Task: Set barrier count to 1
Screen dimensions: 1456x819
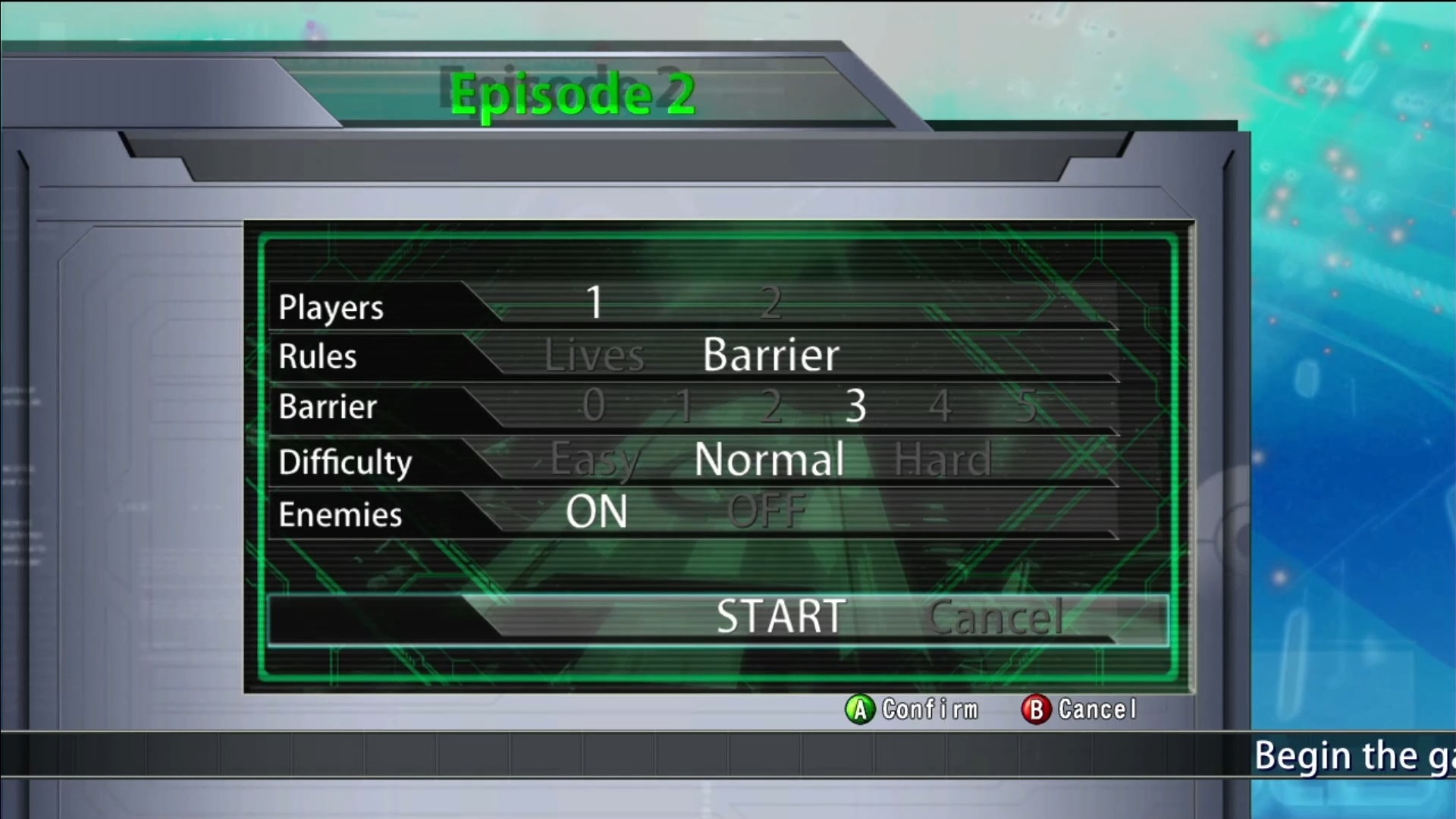Action: pyautogui.click(x=684, y=406)
